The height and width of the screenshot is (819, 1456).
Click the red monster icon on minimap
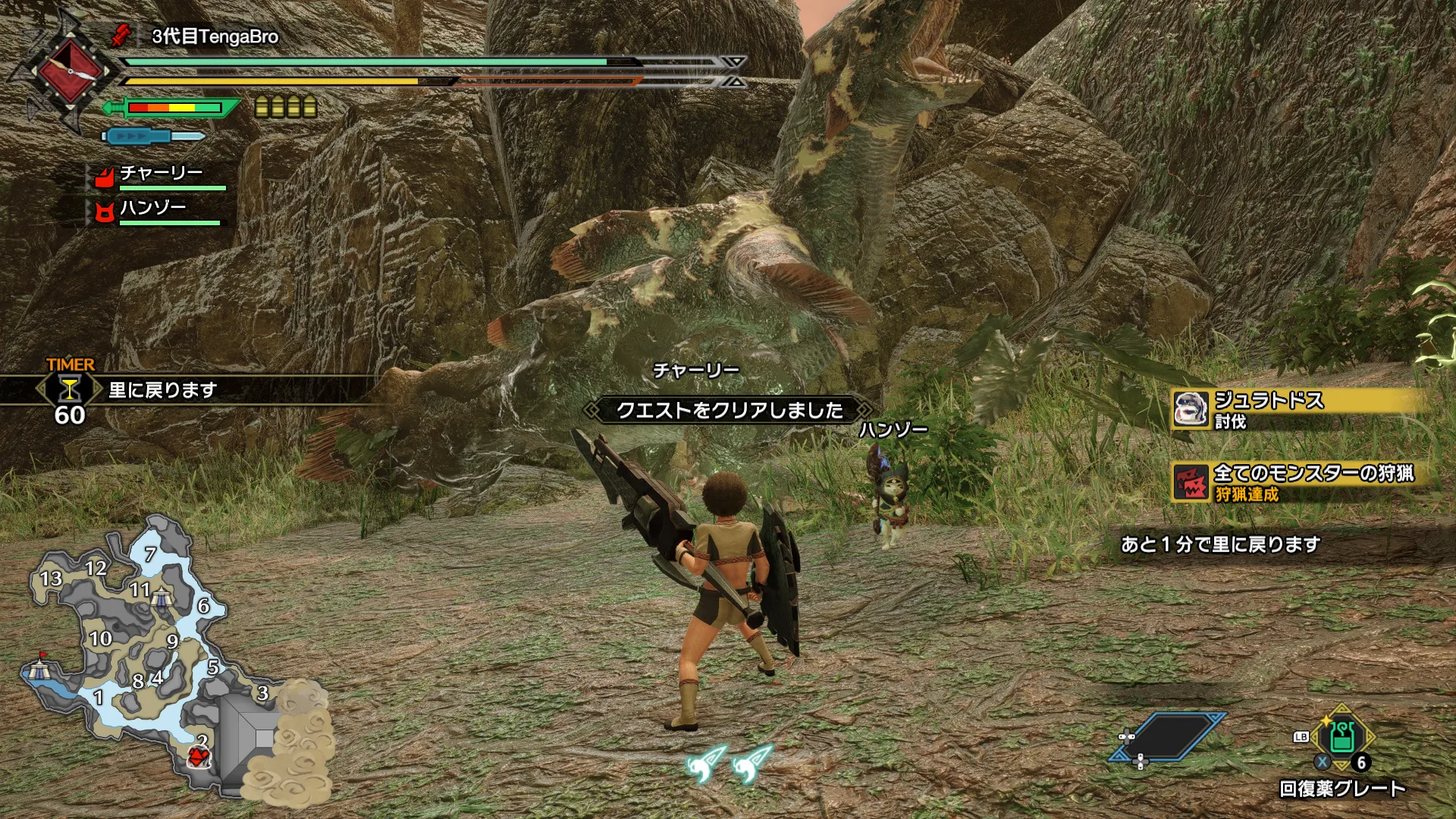click(199, 756)
